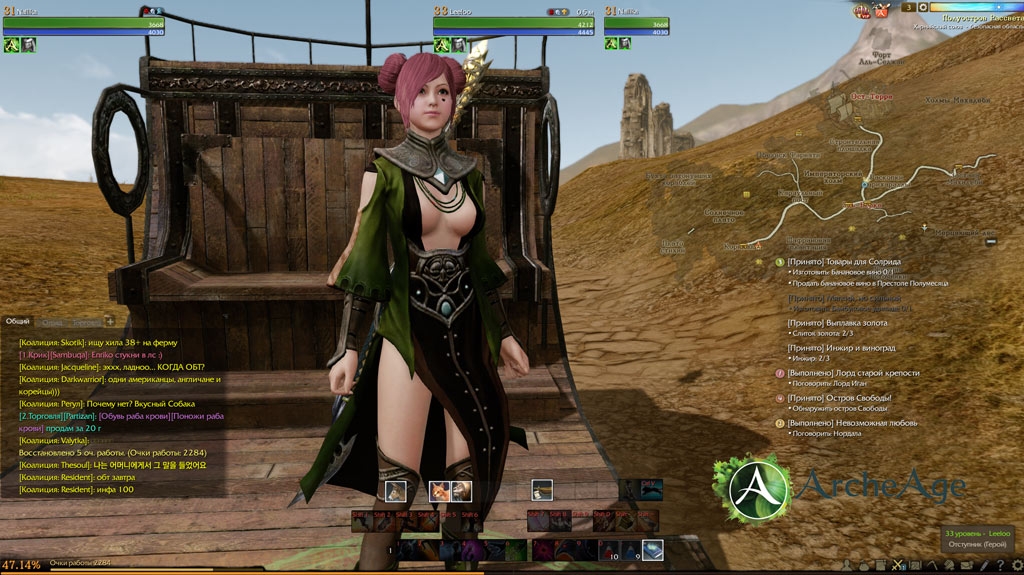Click the VIP badge icon at top

click(861, 11)
